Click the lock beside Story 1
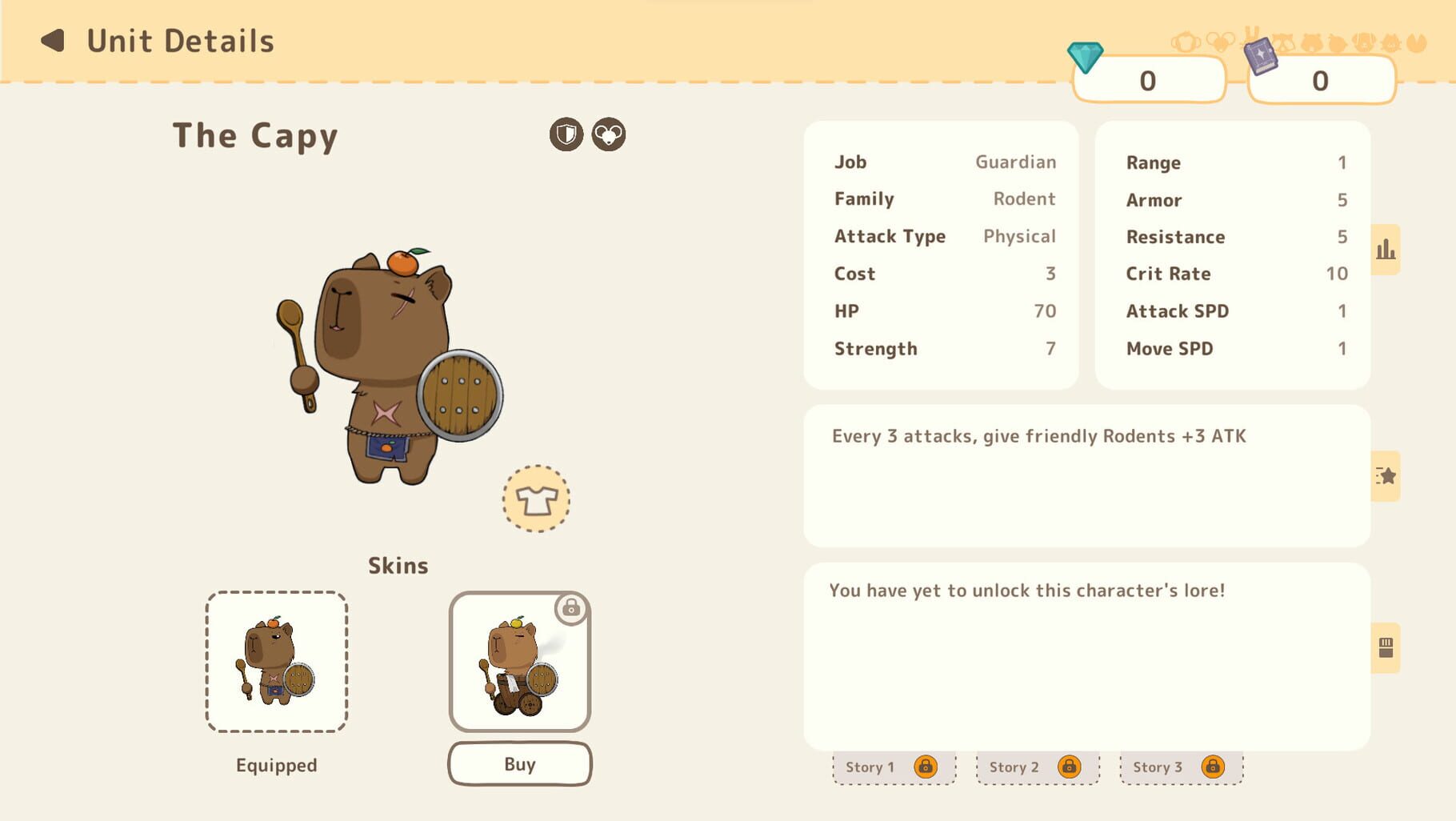 point(927,766)
